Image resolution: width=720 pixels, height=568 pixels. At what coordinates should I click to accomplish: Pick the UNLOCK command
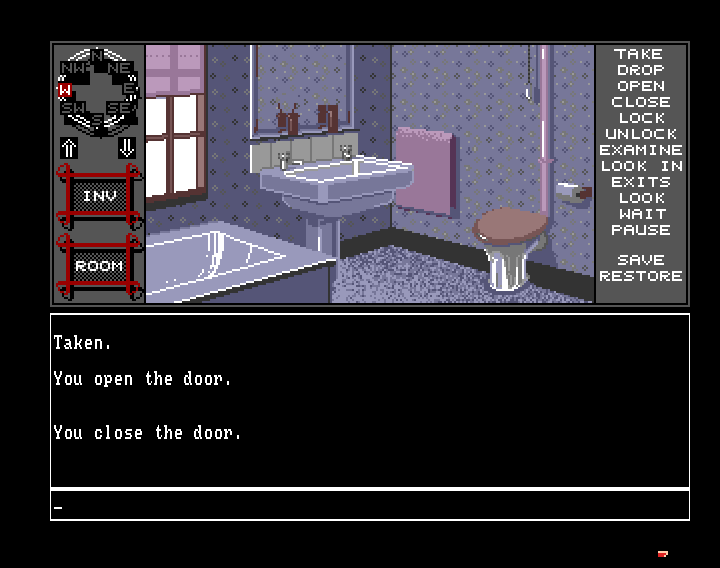(640, 134)
